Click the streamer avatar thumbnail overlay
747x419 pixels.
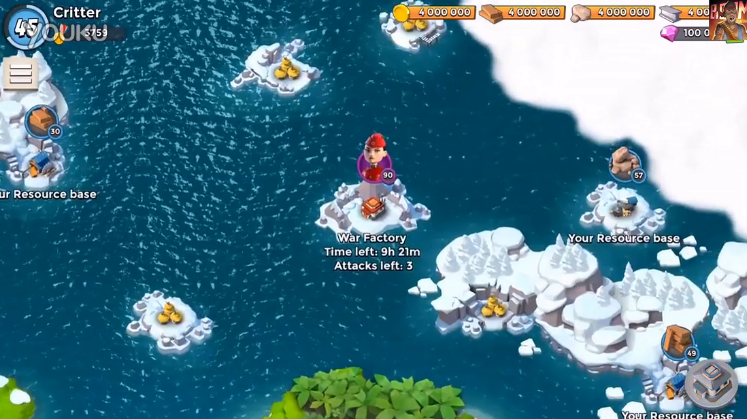coord(728,20)
